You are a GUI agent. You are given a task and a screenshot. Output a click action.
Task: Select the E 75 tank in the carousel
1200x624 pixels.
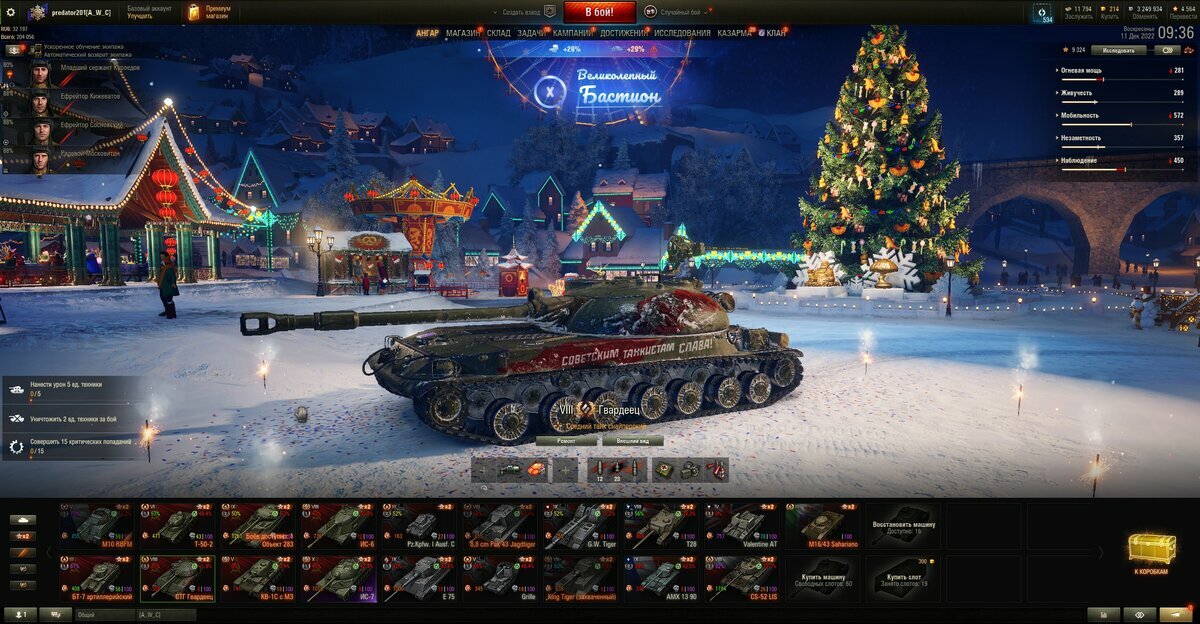pos(420,579)
